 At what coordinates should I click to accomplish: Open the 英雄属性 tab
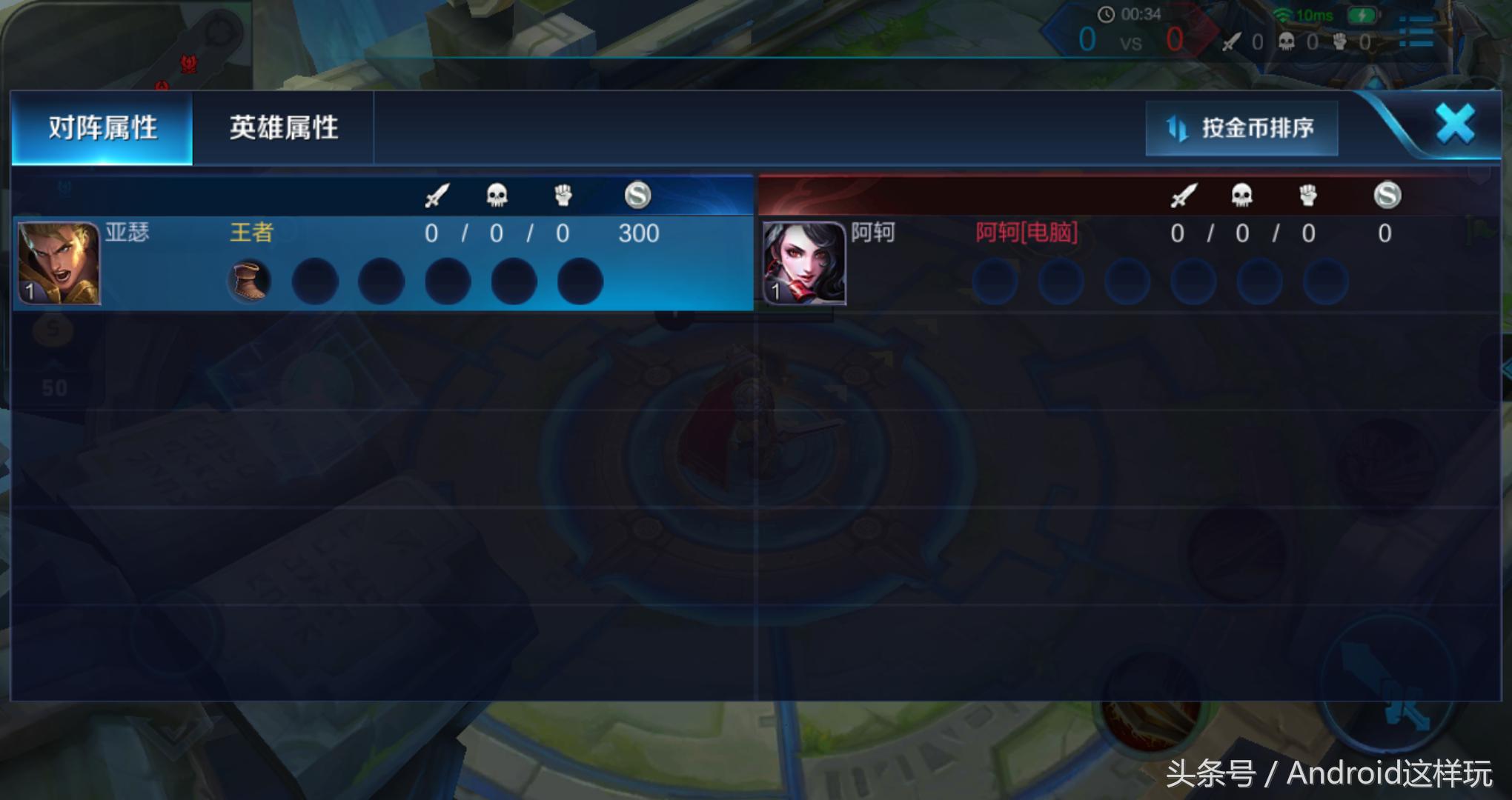click(283, 128)
